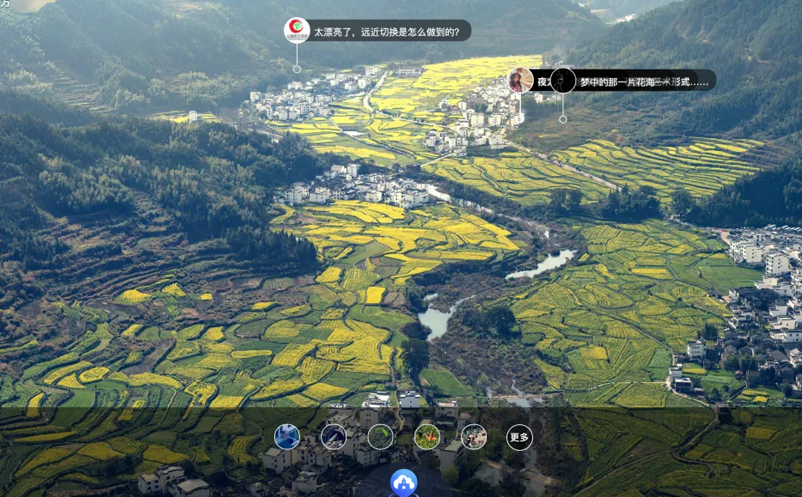View the woman's avatar on the comment

pos(521,80)
